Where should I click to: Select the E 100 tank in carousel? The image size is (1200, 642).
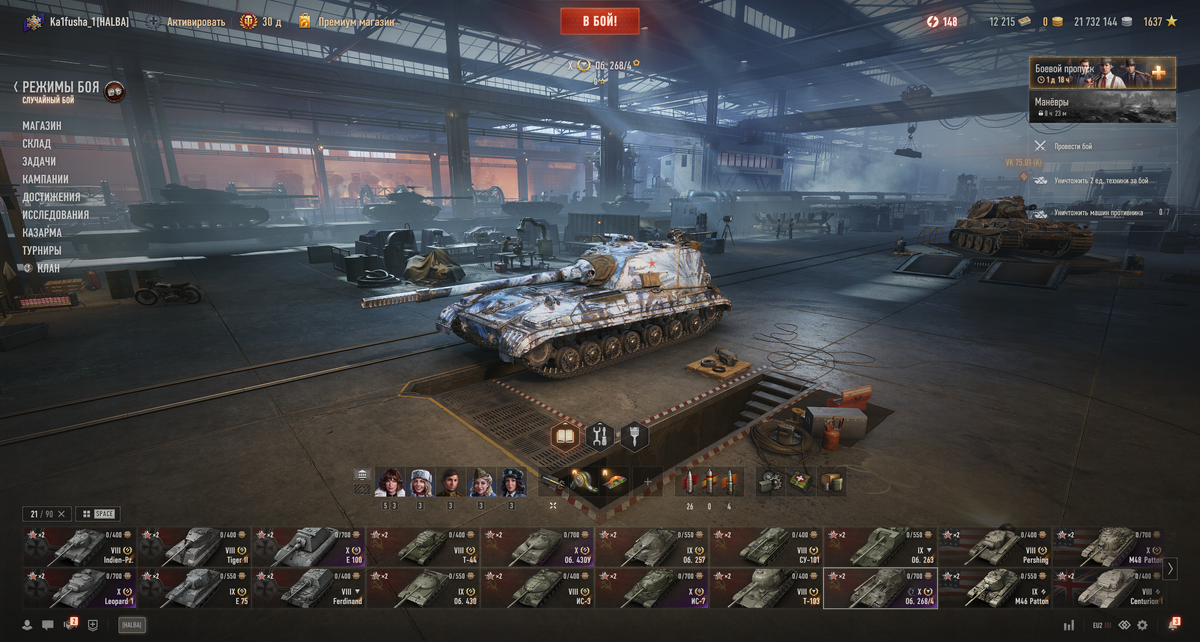308,548
